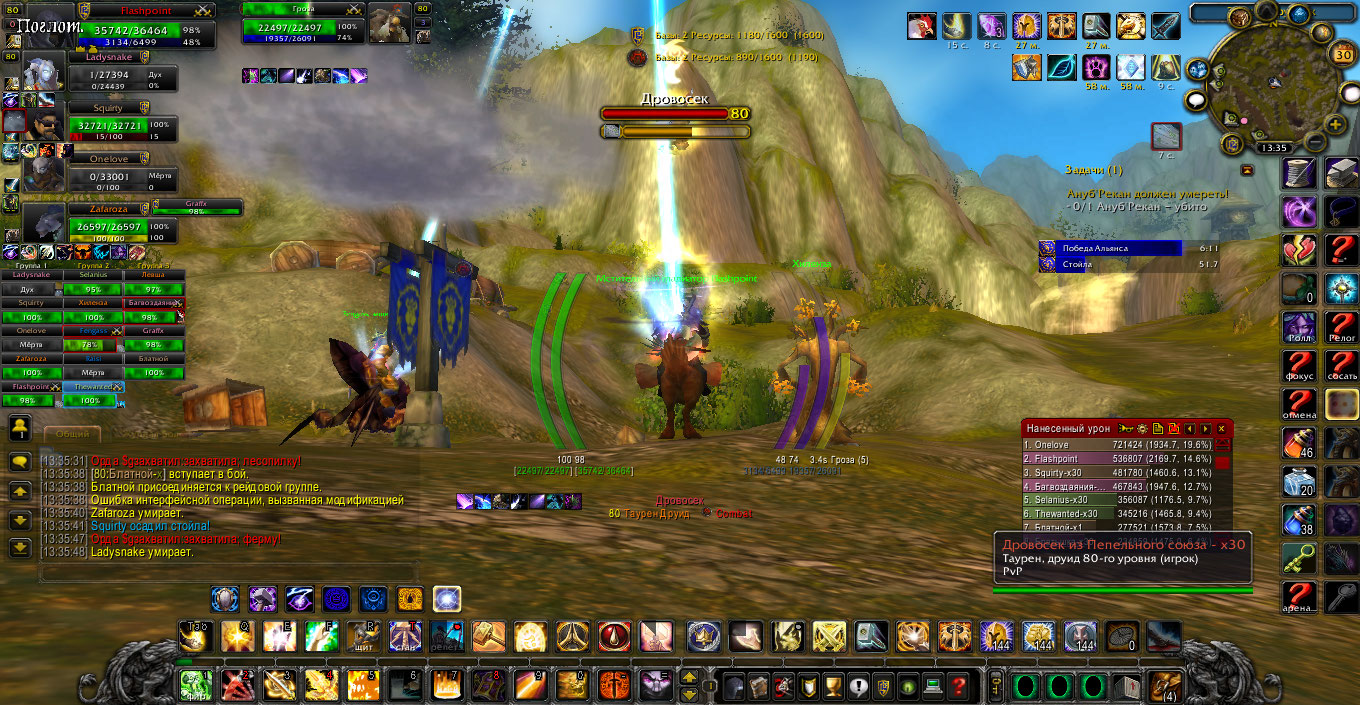Target Zafaroza in the party frames
The image size is (1360, 705).
click(x=108, y=225)
